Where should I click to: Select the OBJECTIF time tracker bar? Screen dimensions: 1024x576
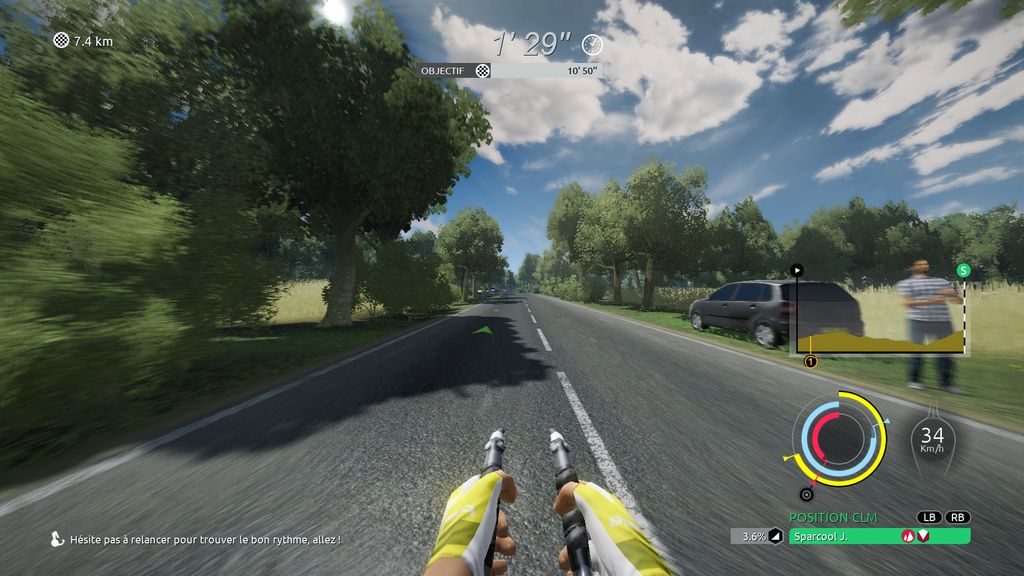point(510,71)
